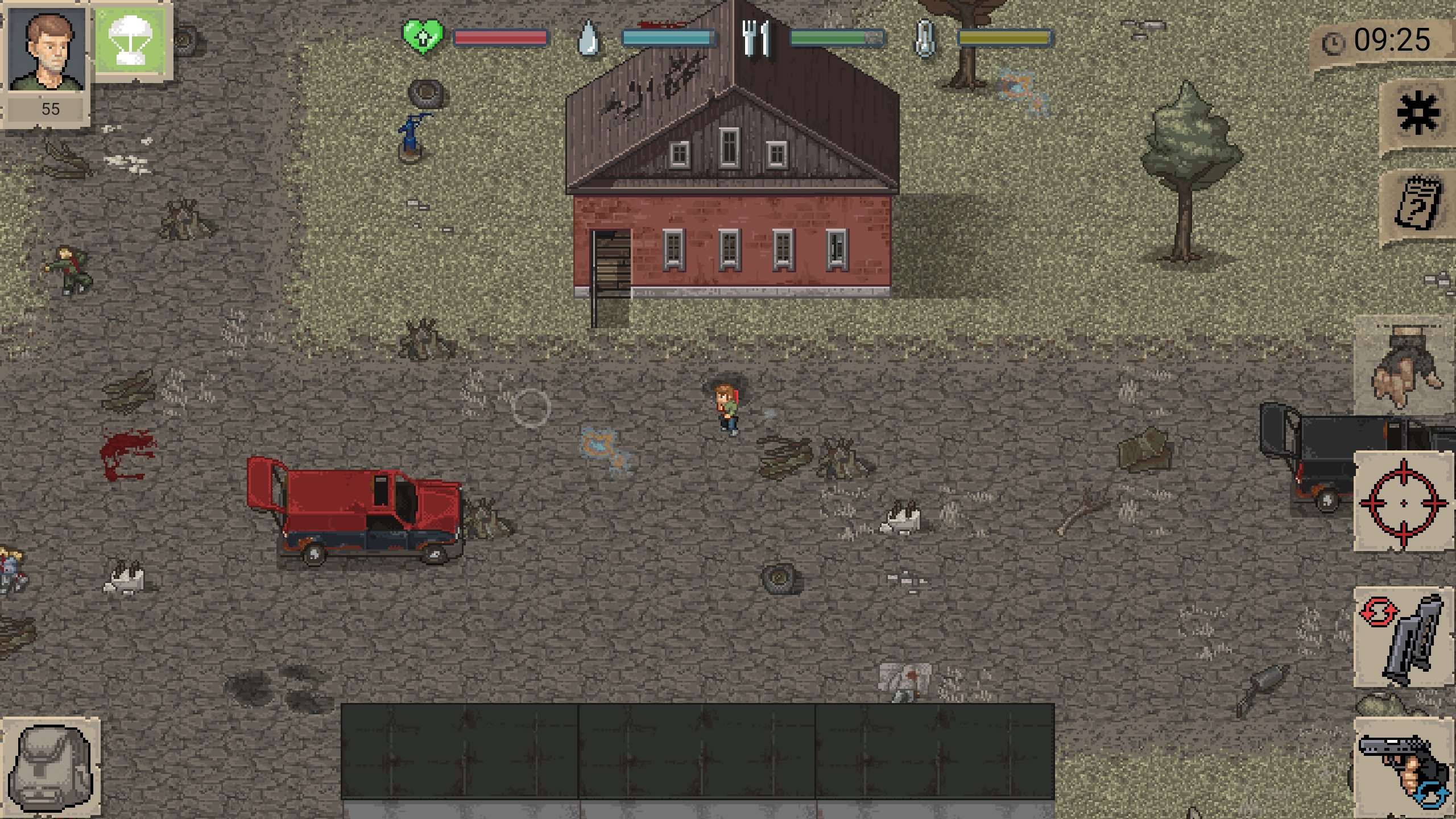Screen dimensions: 1456x819
Task: Click the airdrop parachute icon
Action: click(132, 39)
